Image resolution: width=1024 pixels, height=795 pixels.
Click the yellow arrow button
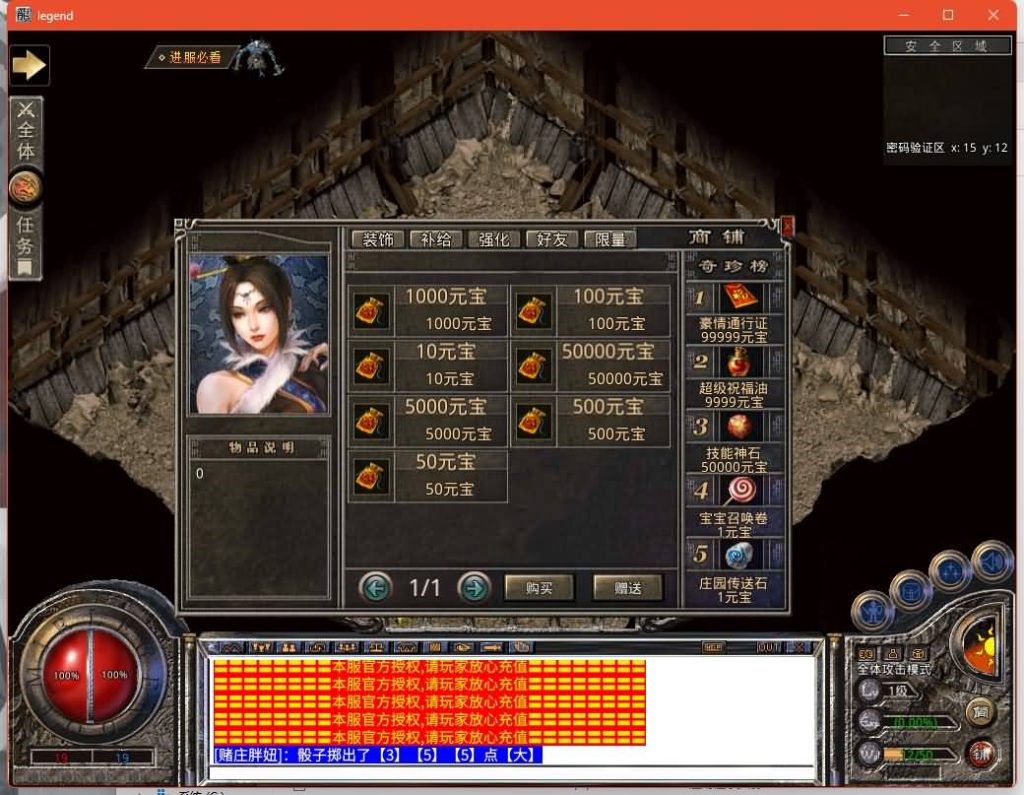pos(29,65)
